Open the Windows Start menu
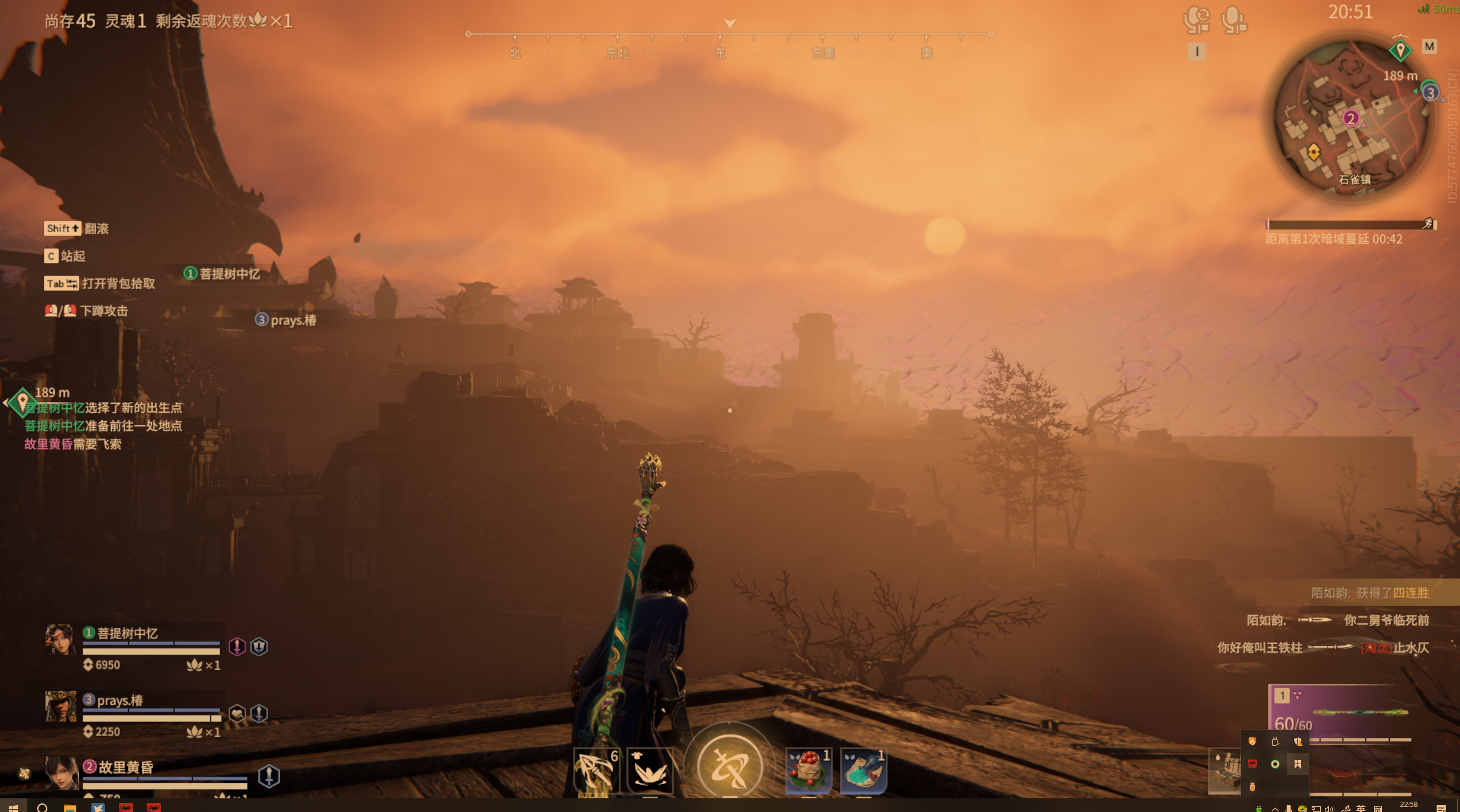The image size is (1460, 812). tap(13, 807)
